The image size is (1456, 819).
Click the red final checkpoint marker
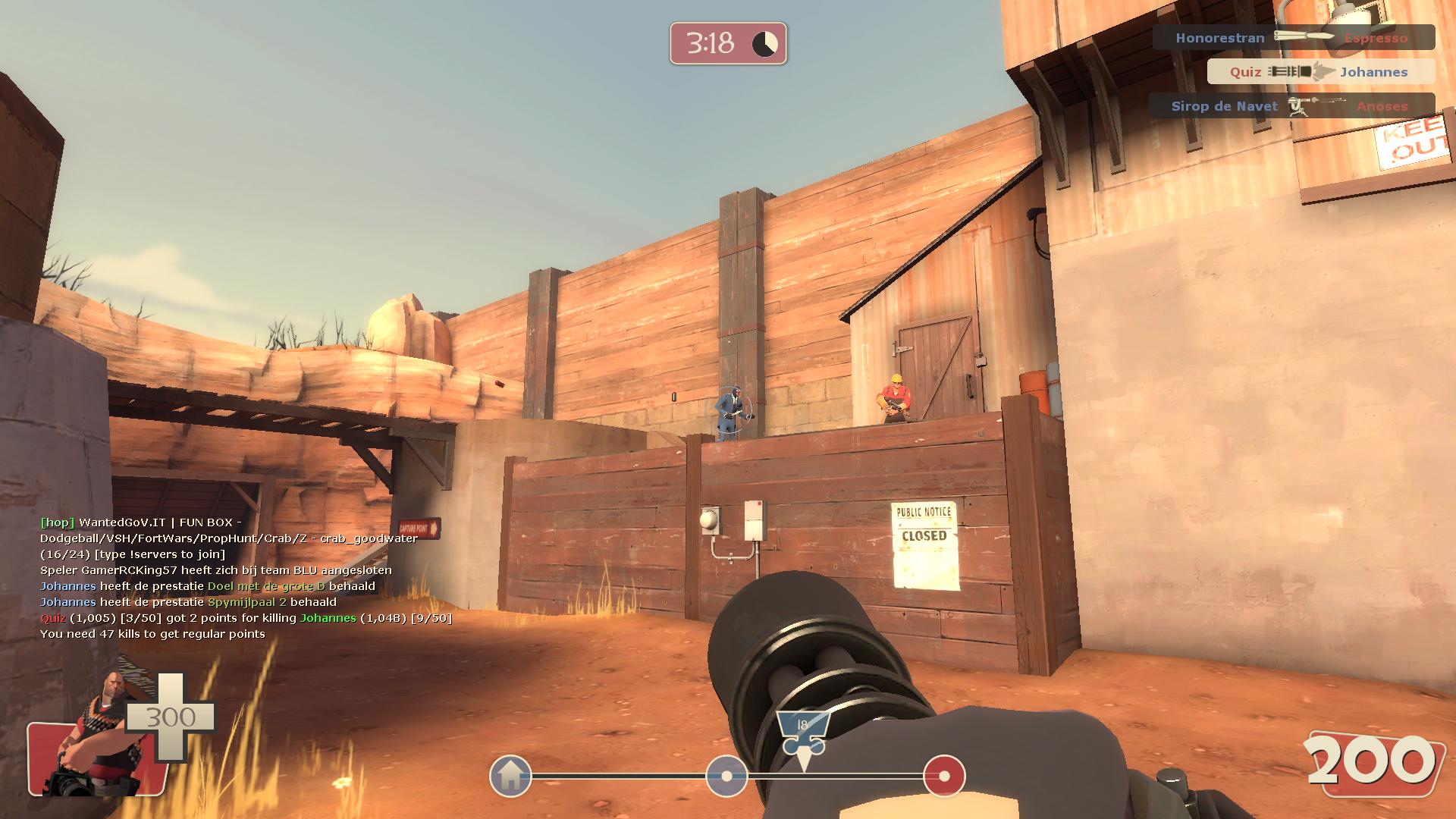944,776
